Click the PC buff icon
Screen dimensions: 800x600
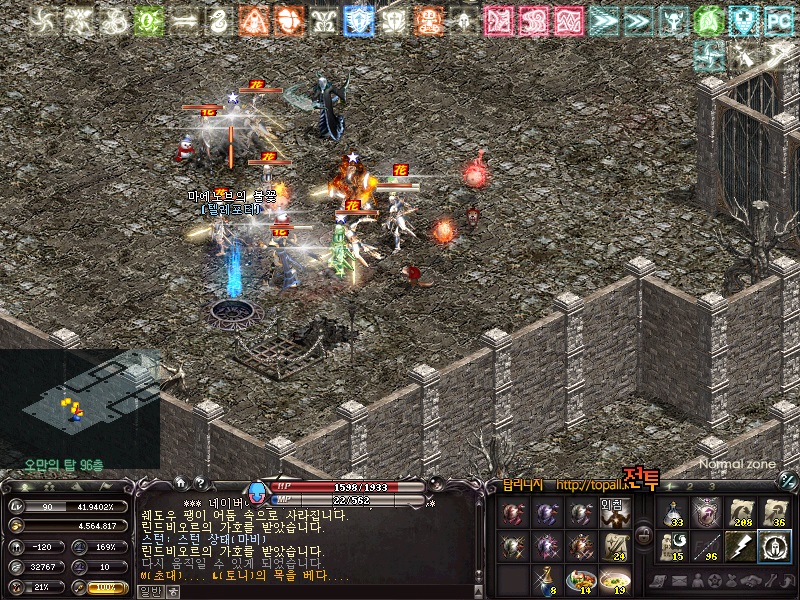(778, 19)
